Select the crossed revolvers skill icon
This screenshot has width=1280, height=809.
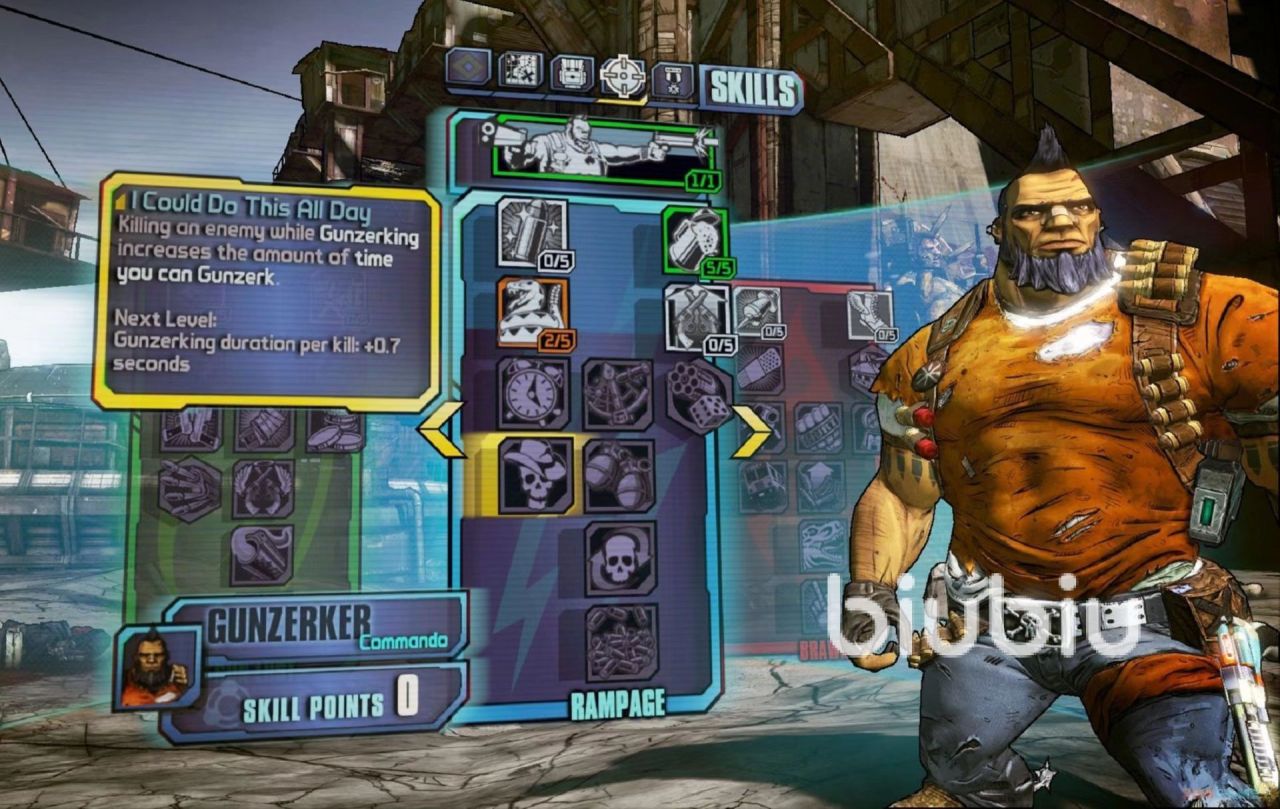point(698,317)
